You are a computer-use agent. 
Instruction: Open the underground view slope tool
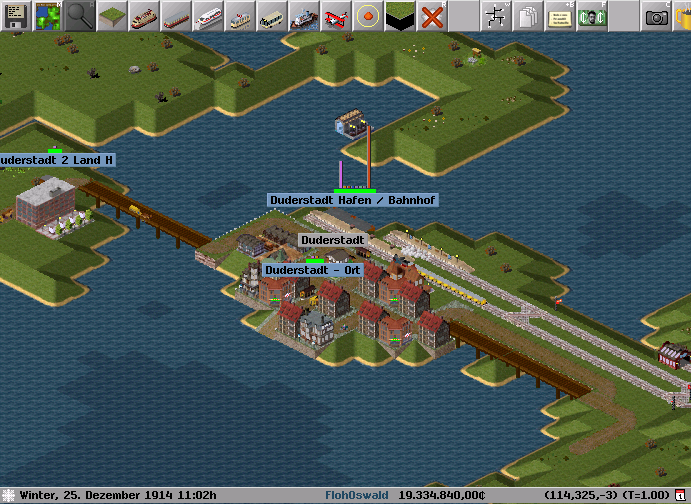400,15
